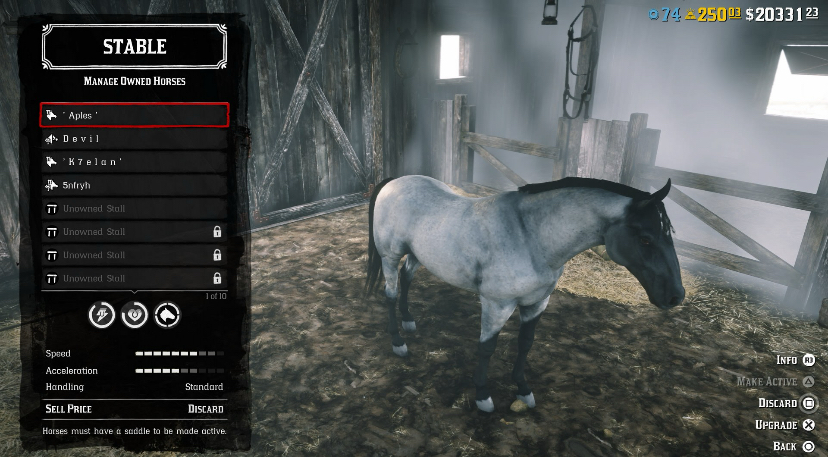Select the K7elan horse entry
This screenshot has height=457, width=828.
coord(134,162)
